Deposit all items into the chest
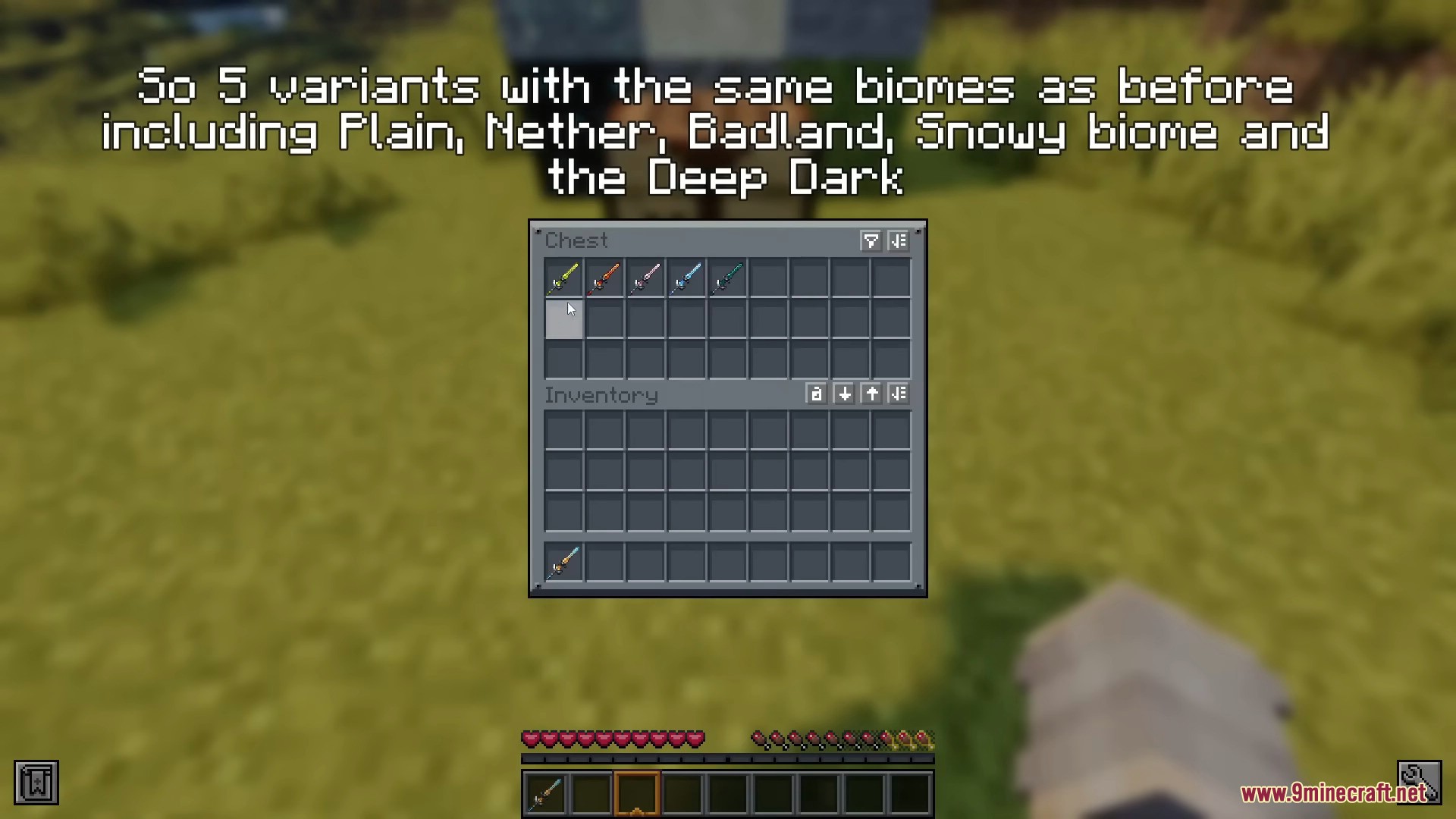Image resolution: width=1456 pixels, height=819 pixels. point(843,394)
